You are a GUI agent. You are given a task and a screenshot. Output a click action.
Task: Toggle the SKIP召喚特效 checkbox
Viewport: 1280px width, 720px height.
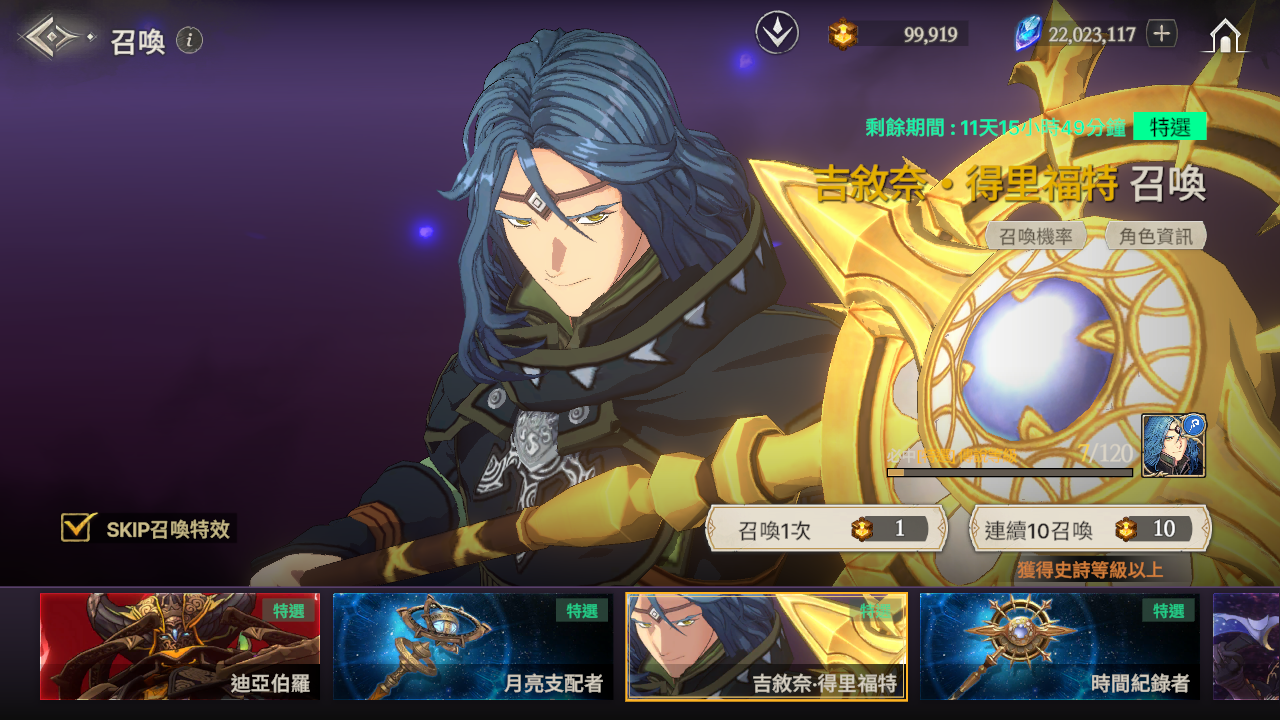tap(77, 528)
